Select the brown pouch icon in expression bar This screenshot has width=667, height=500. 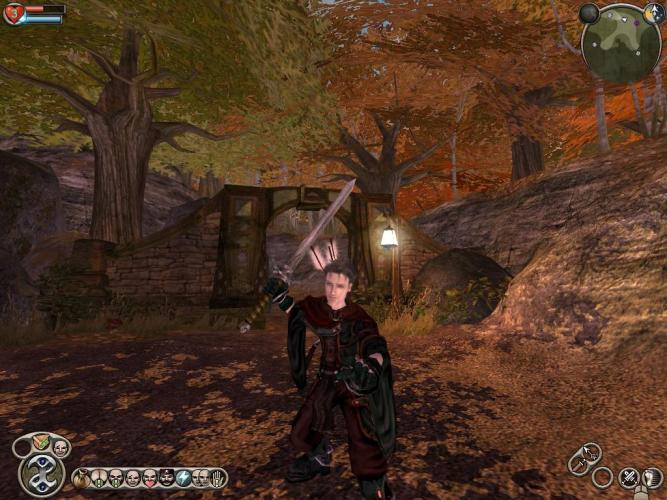coord(82,478)
